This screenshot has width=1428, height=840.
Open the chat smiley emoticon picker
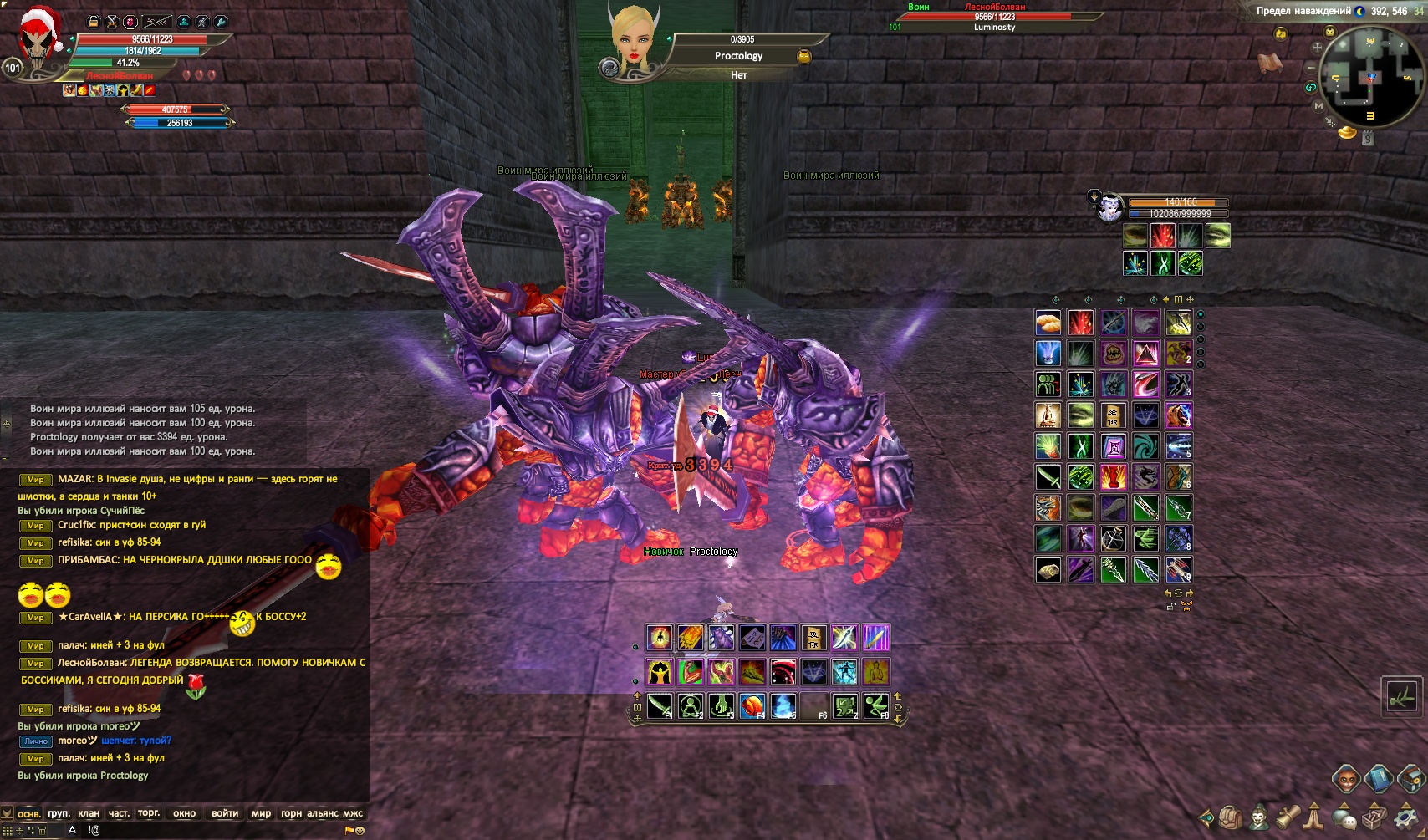pyautogui.click(x=360, y=831)
